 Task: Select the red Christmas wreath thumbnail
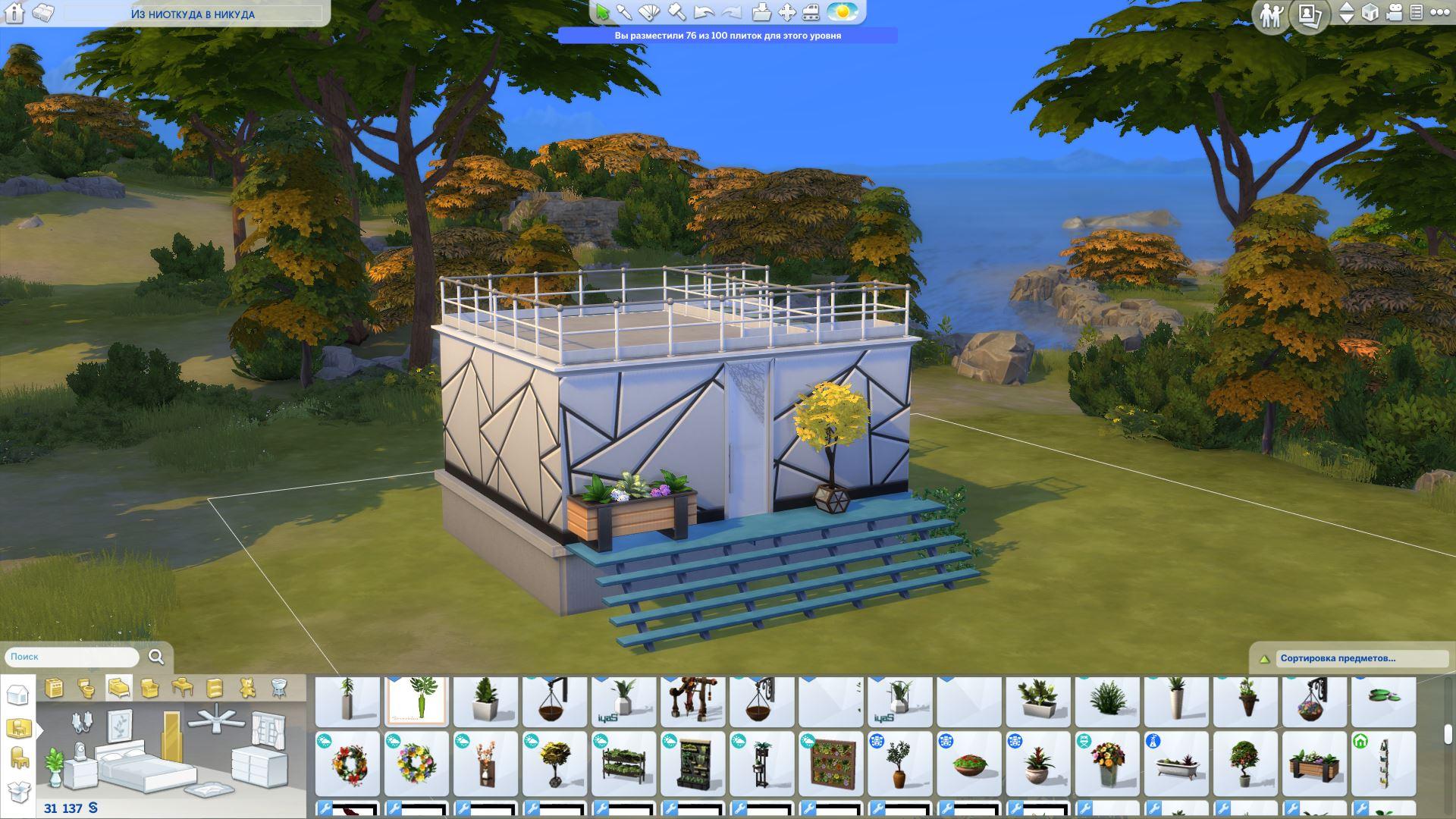pyautogui.click(x=348, y=763)
